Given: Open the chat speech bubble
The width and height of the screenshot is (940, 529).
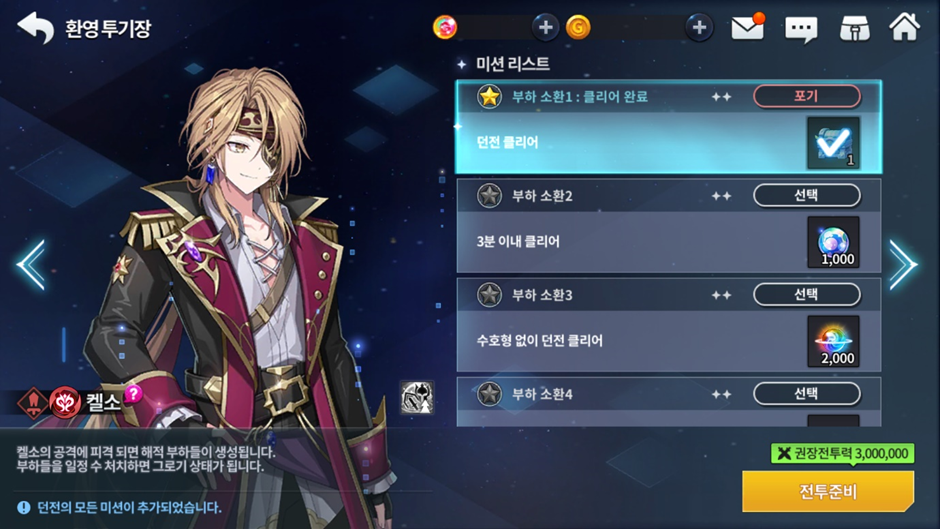Looking at the screenshot, I should (x=801, y=28).
